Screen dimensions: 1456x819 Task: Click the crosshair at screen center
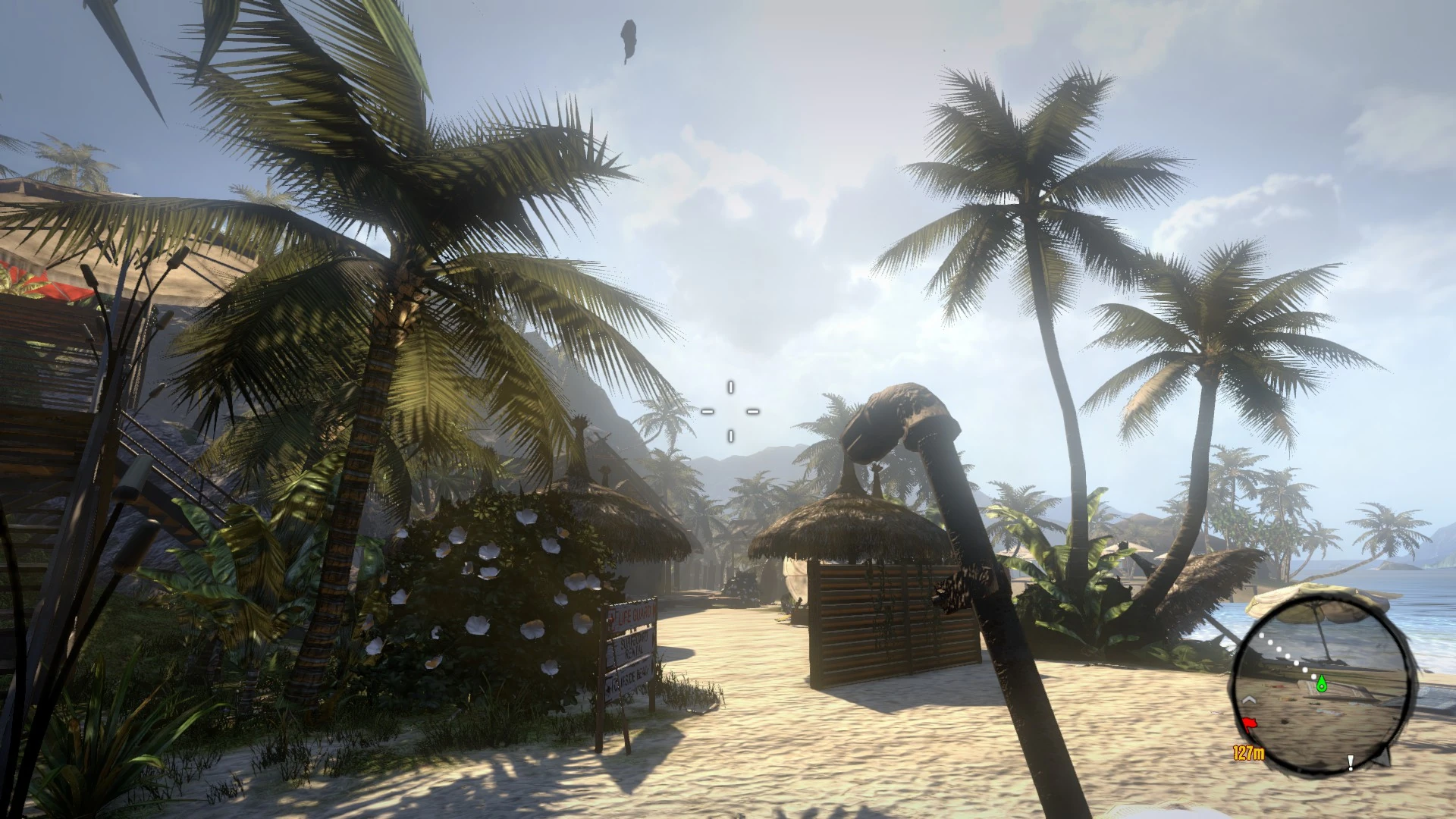click(x=730, y=412)
